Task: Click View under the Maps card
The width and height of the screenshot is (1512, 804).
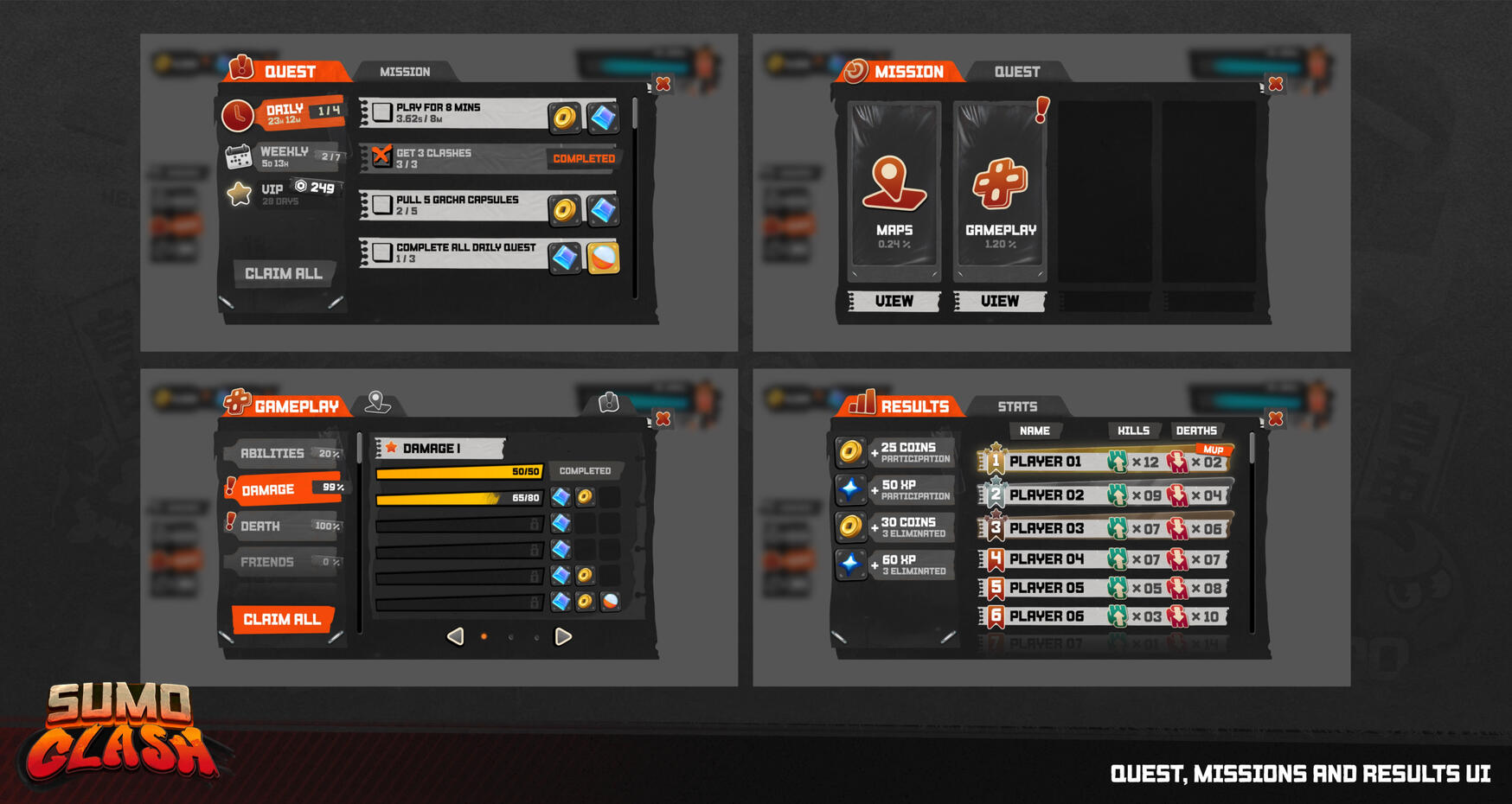Action: tap(894, 301)
